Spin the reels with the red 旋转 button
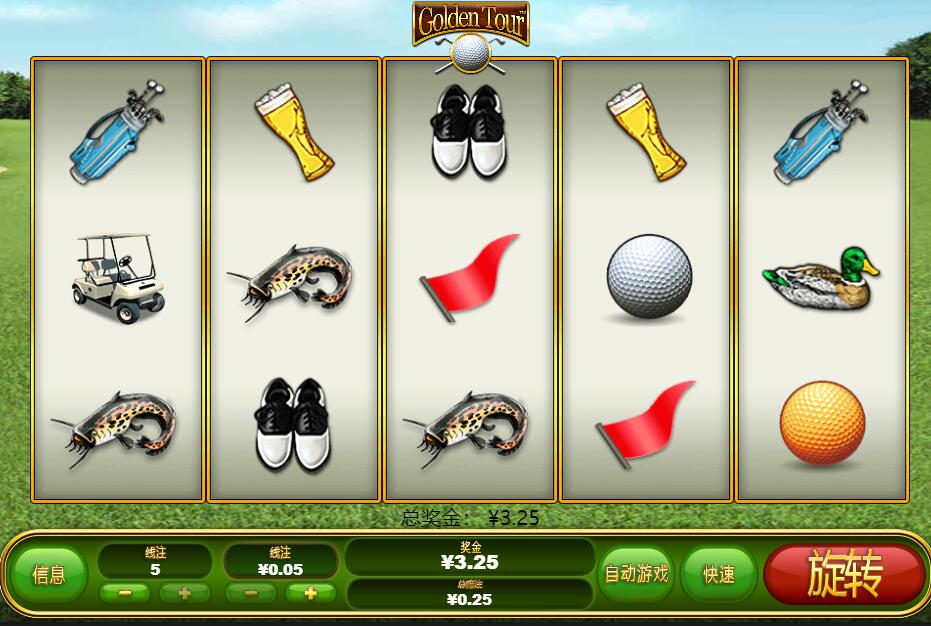 click(844, 574)
